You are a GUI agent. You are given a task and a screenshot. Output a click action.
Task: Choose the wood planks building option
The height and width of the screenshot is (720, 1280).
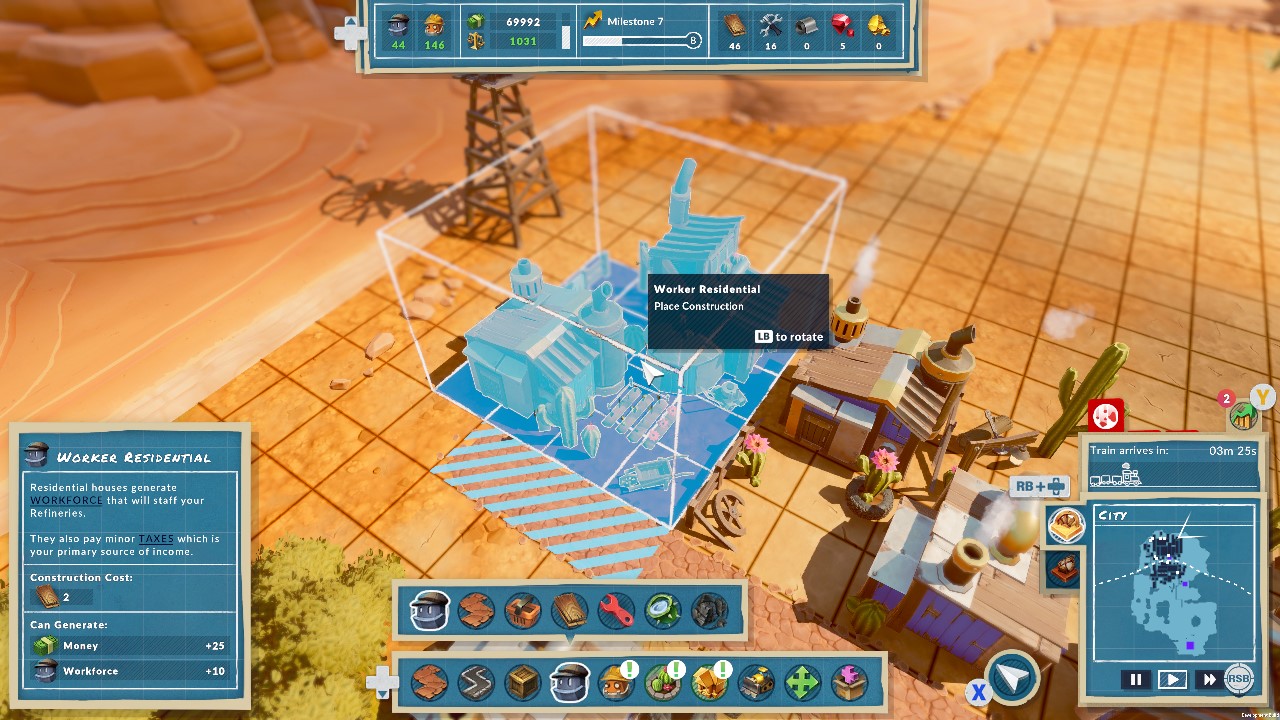[569, 610]
